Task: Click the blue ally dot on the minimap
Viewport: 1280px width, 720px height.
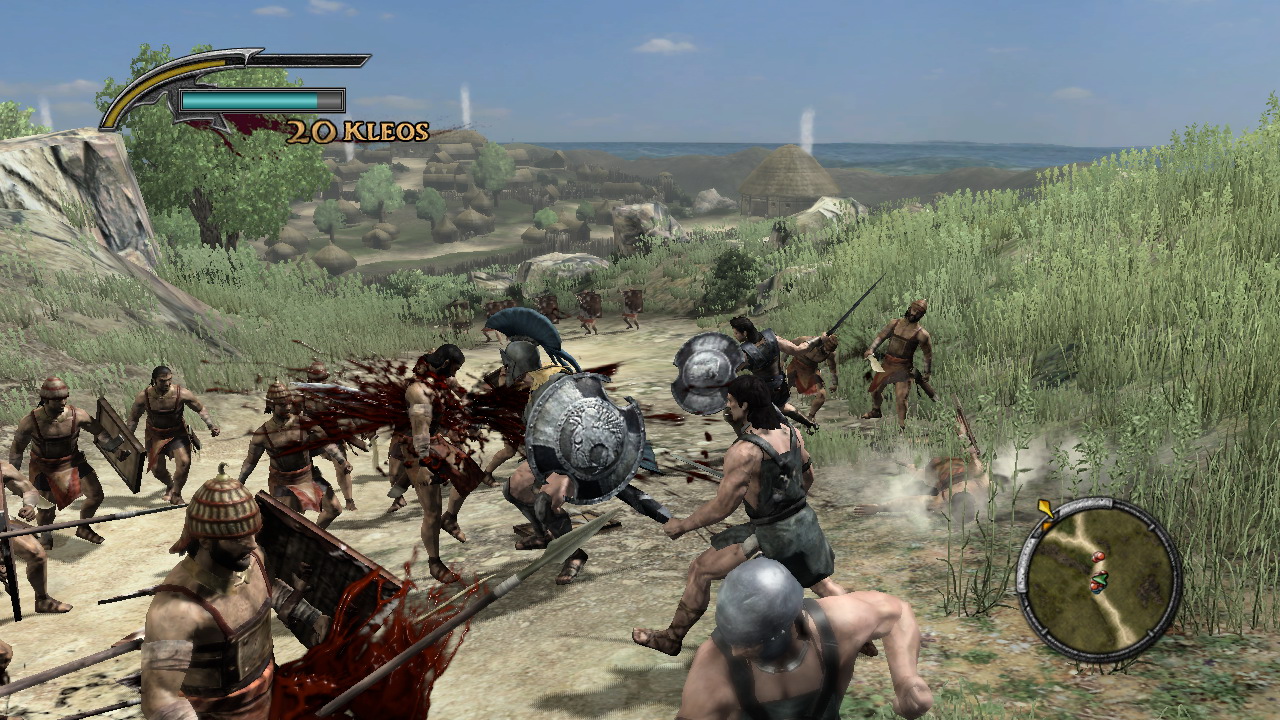Action: pyautogui.click(x=1097, y=590)
